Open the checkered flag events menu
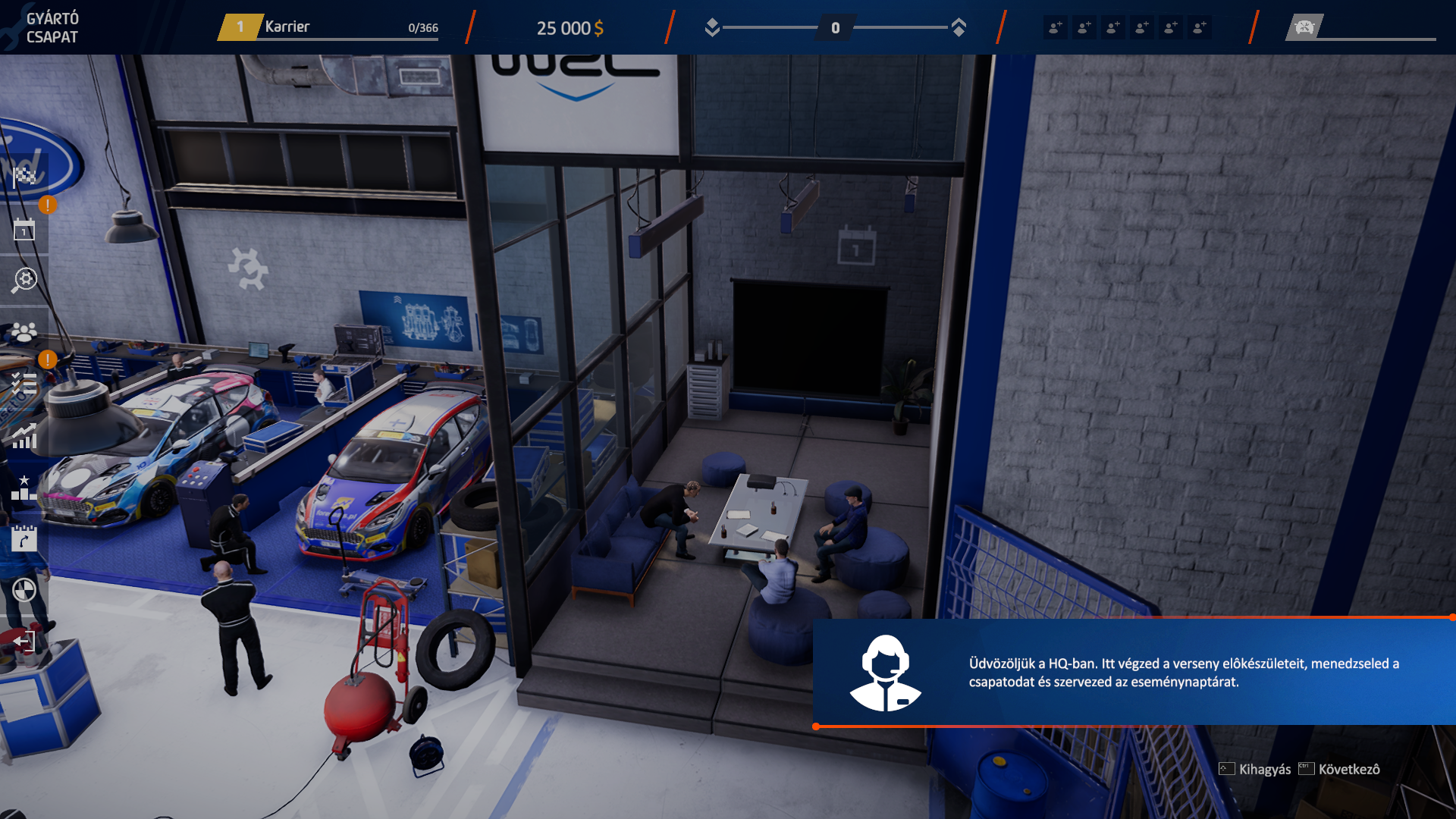The image size is (1456, 819). pos(24,177)
